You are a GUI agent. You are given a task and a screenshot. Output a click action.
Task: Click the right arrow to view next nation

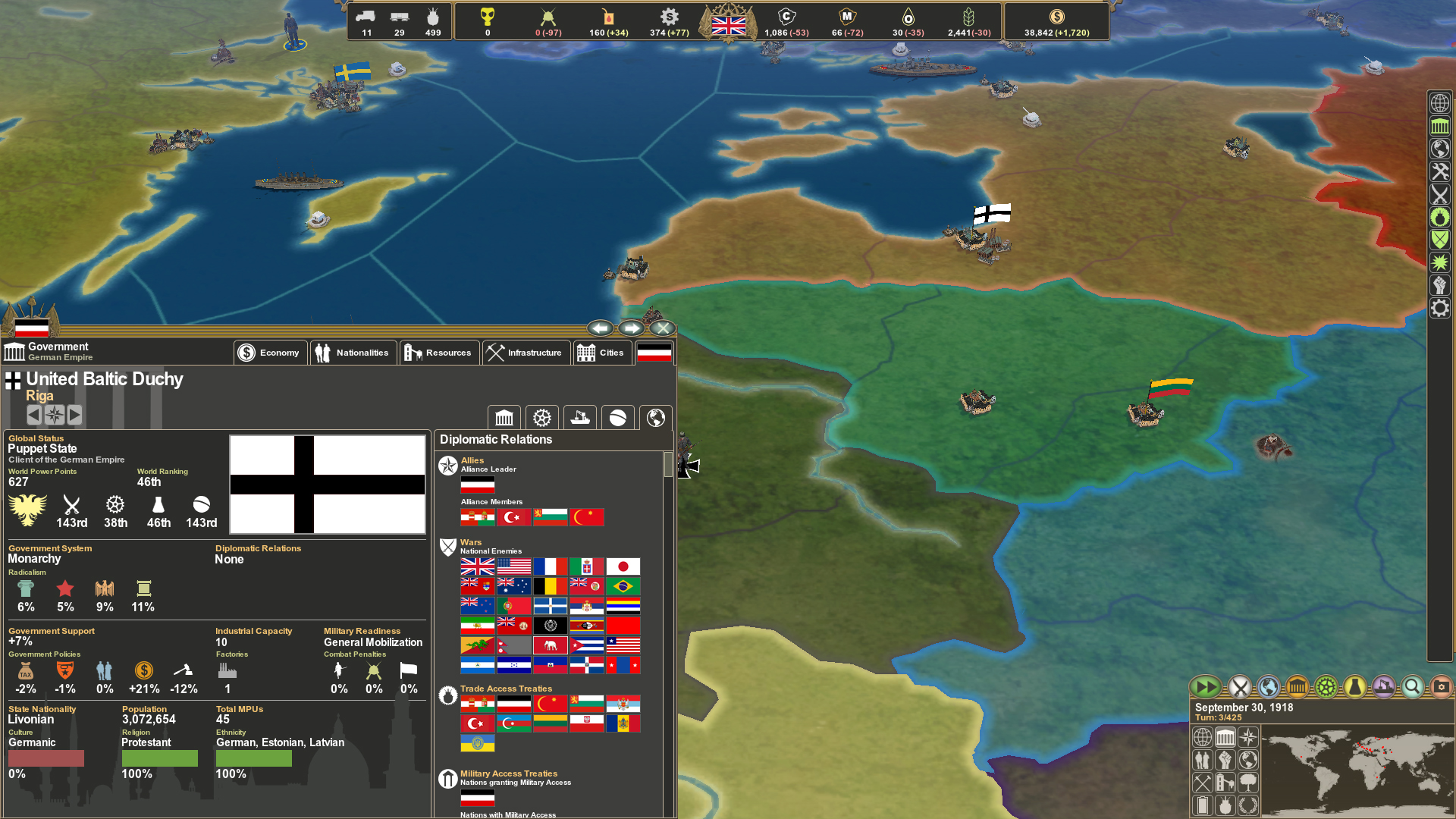click(x=74, y=415)
